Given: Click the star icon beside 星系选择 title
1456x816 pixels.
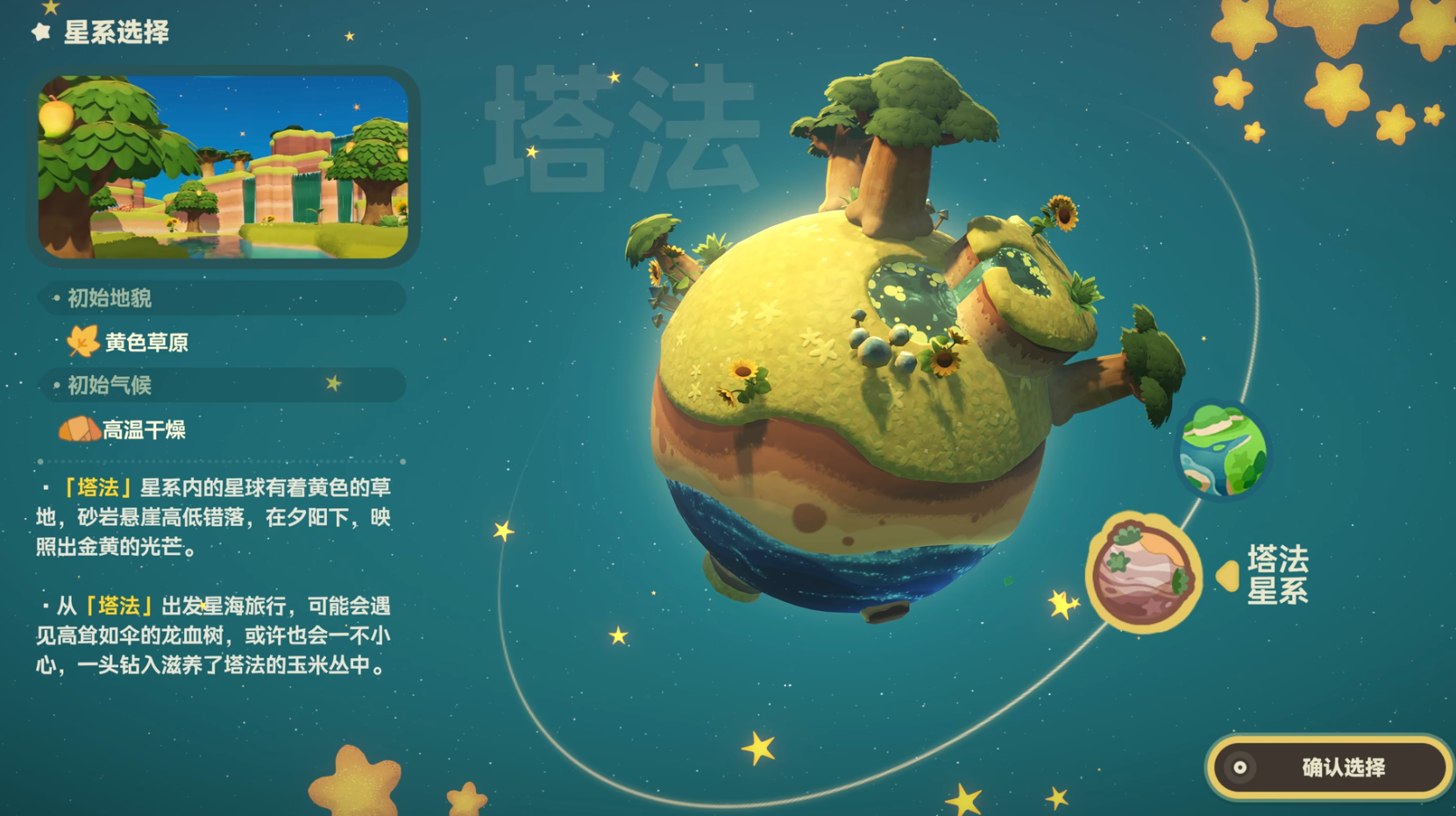Looking at the screenshot, I should click(39, 32).
